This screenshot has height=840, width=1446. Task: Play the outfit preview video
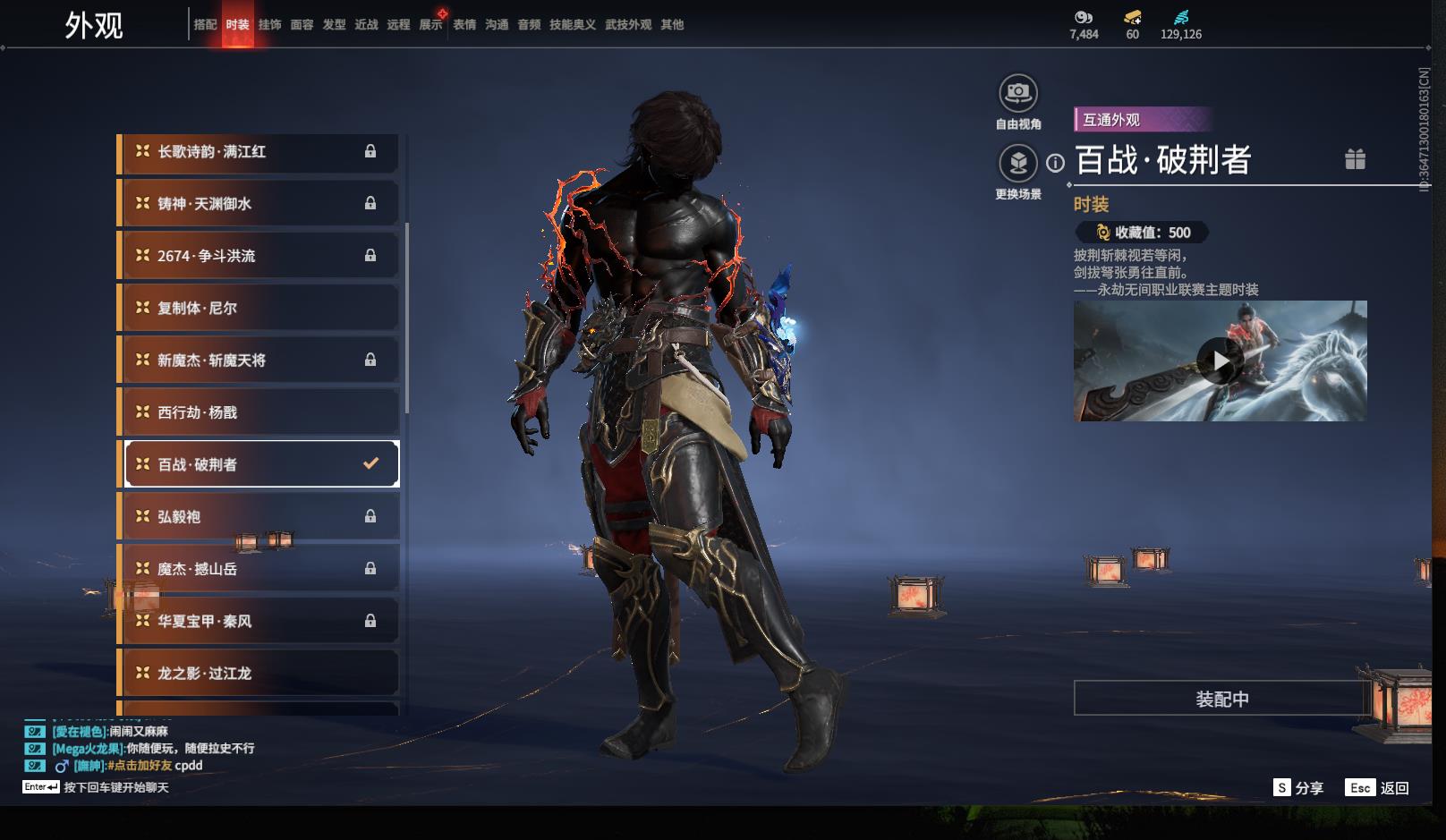click(x=1220, y=361)
